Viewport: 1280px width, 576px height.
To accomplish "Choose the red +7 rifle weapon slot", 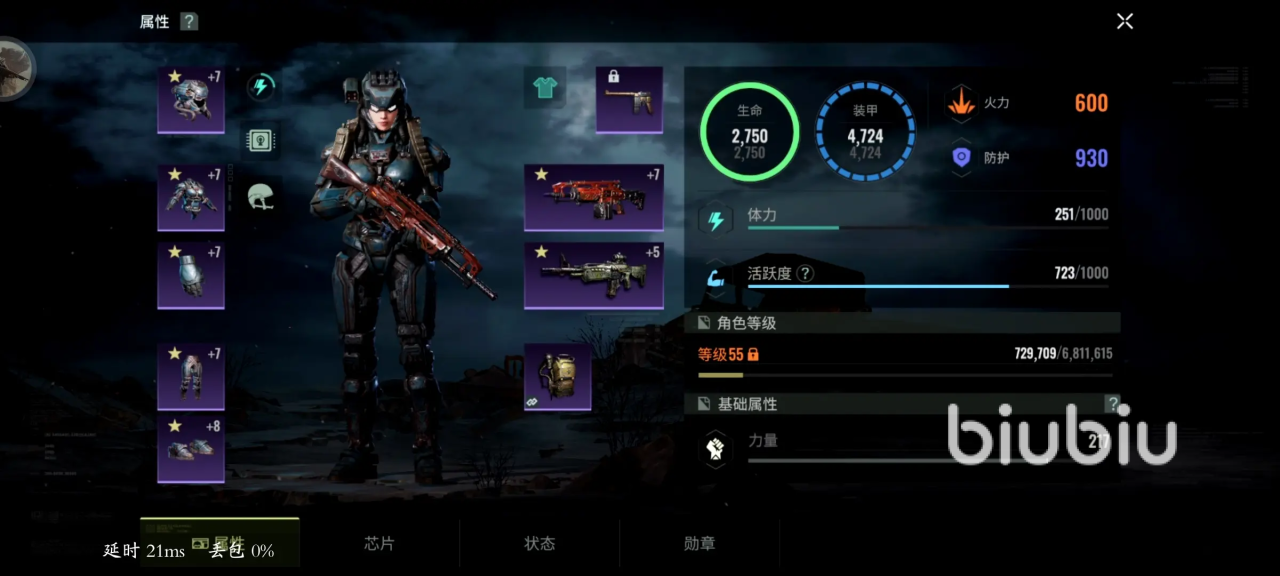I will 594,197.
